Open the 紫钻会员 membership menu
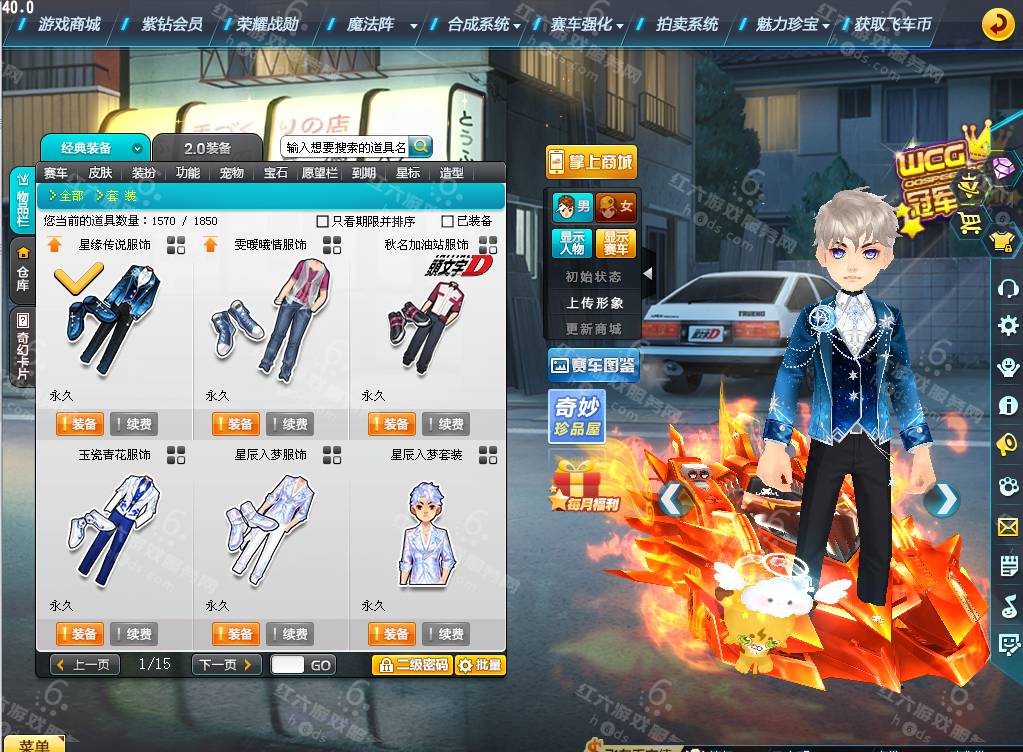Viewport: 1023px width, 752px height. click(171, 24)
